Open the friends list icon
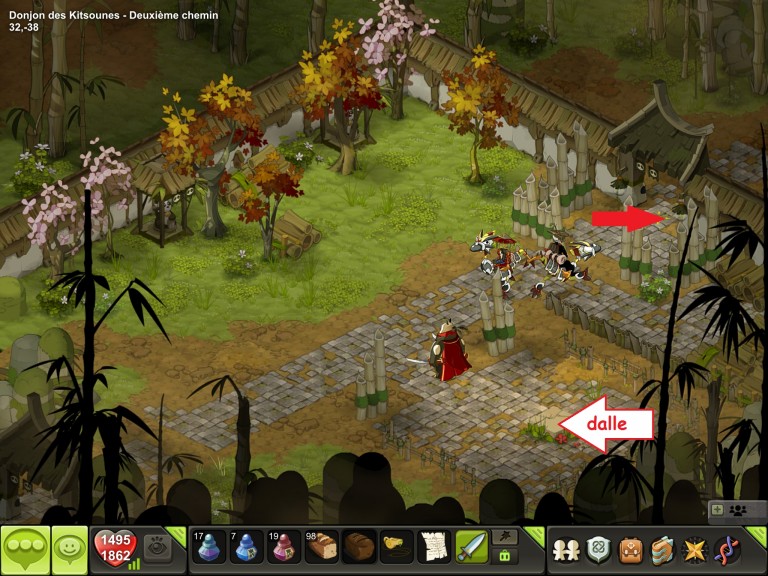The height and width of the screenshot is (576, 768). tap(566, 549)
